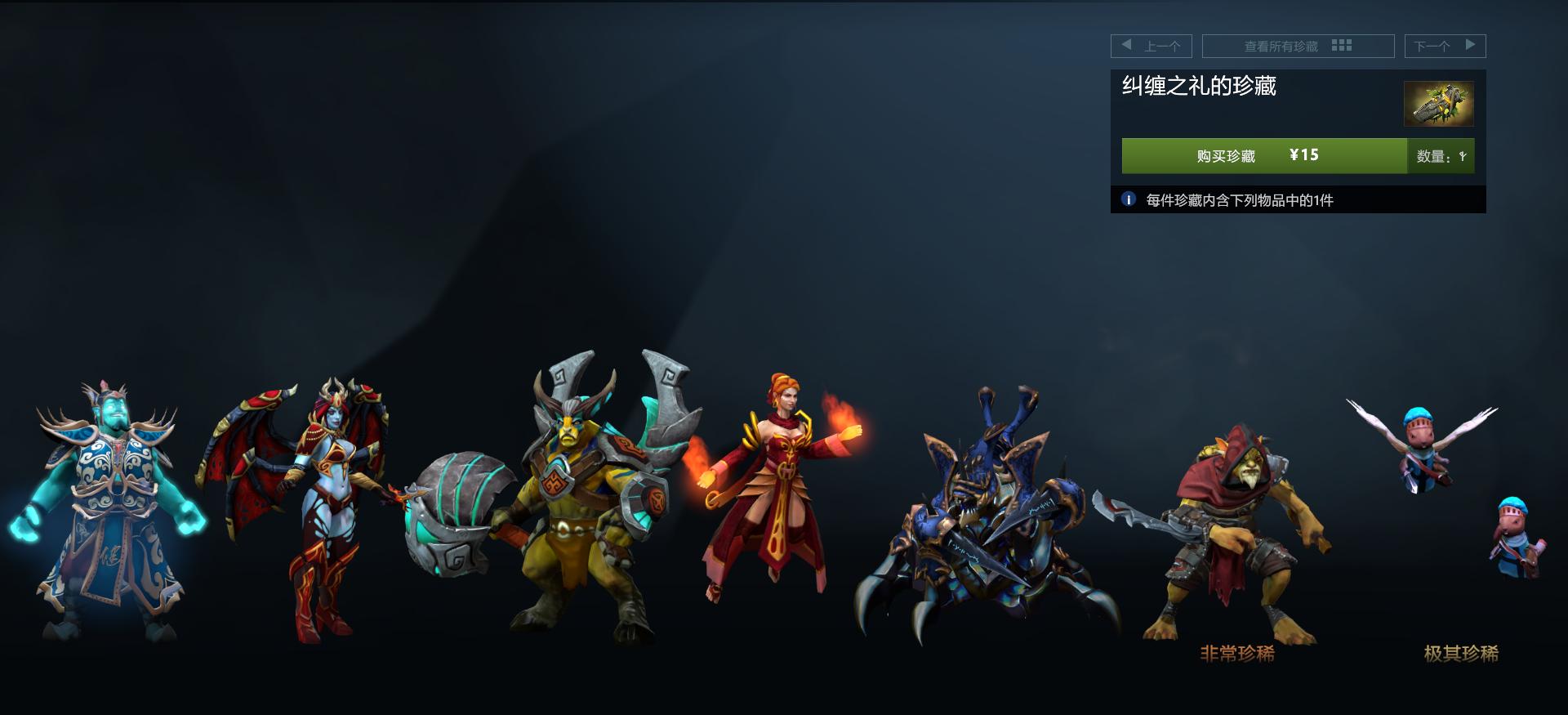Select the flying winged pig courier
Viewport: 1568px width, 715px height.
point(1421,449)
